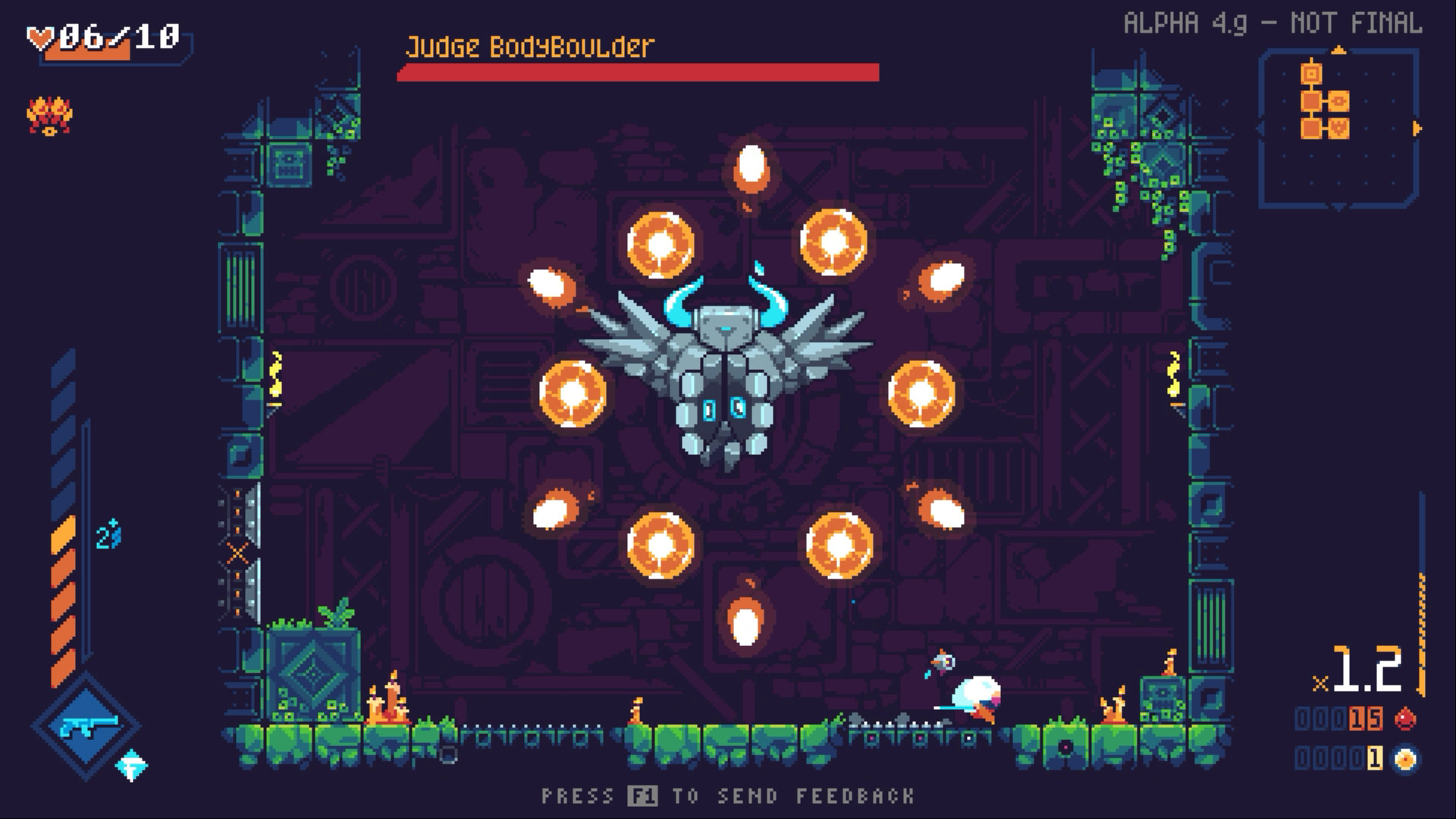Select the gear-marked room on the minimap
The height and width of the screenshot is (819, 1456).
tap(1338, 101)
